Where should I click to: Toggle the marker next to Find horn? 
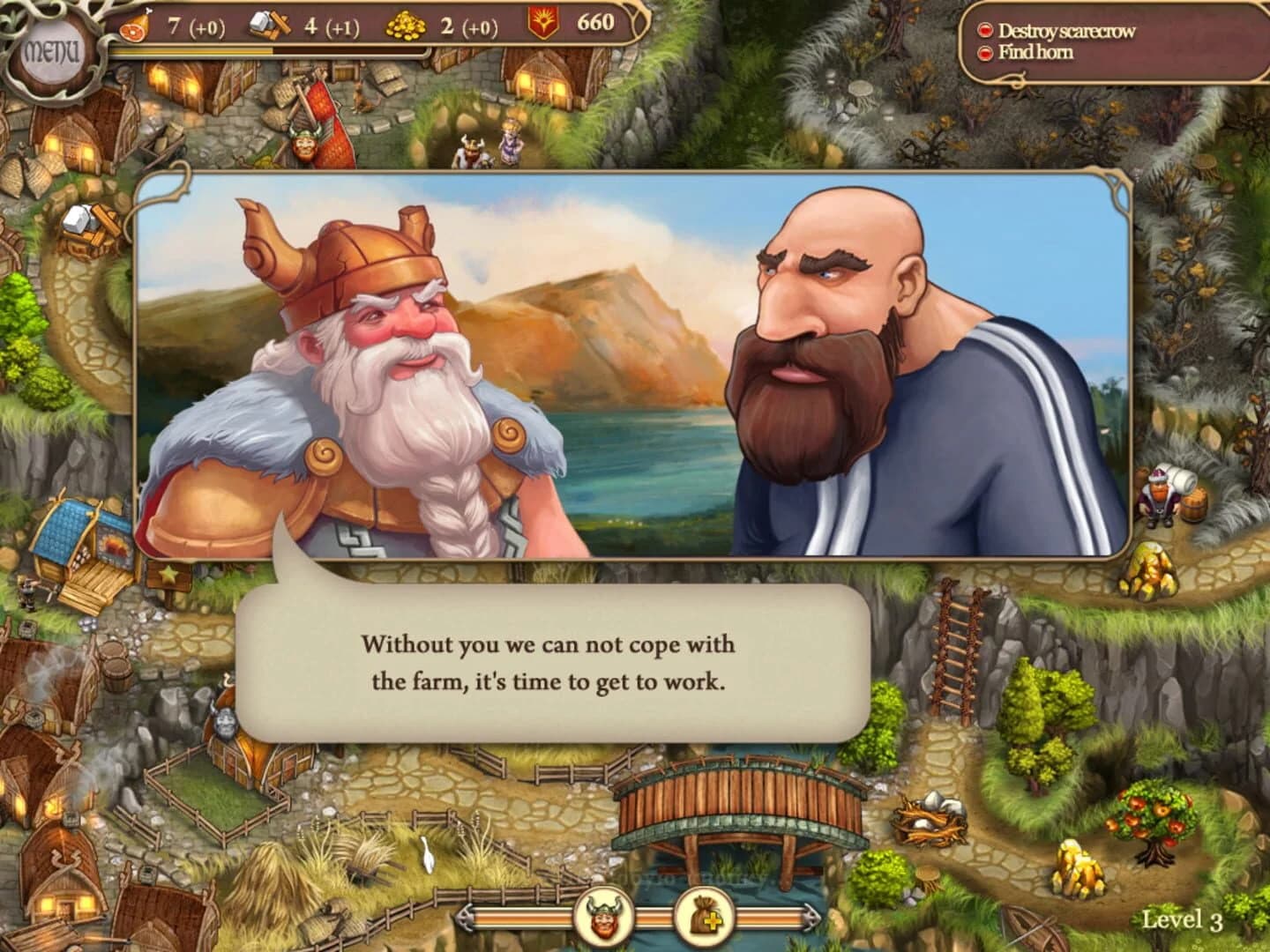pyautogui.click(x=985, y=52)
